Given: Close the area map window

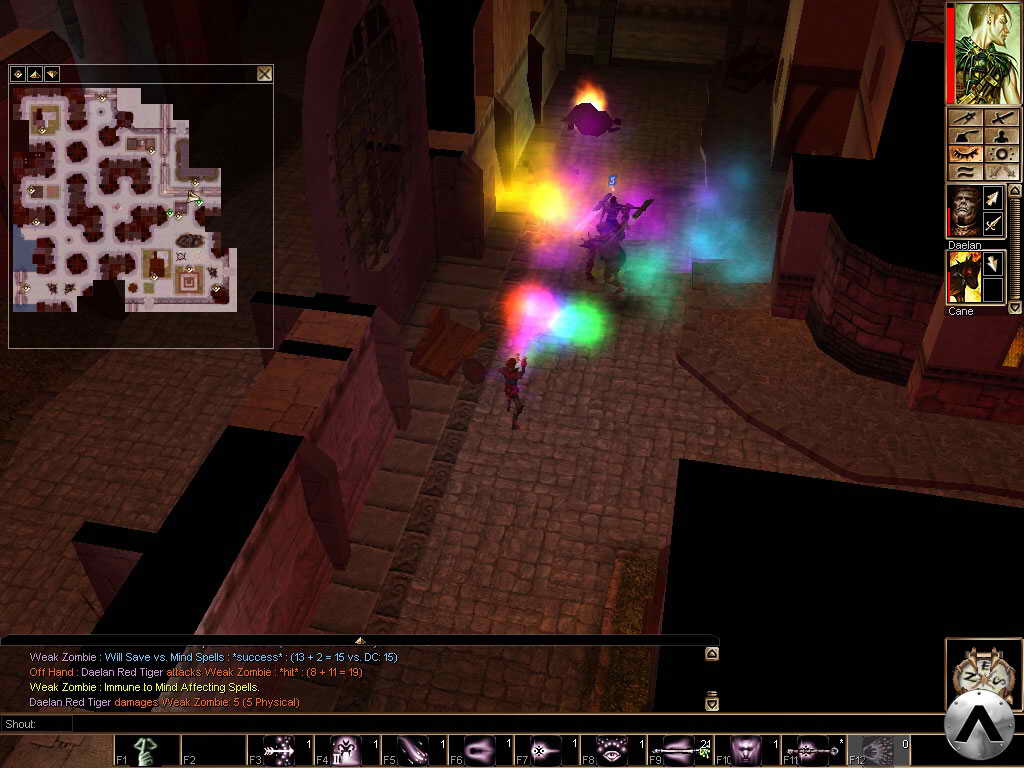Looking at the screenshot, I should tap(264, 74).
